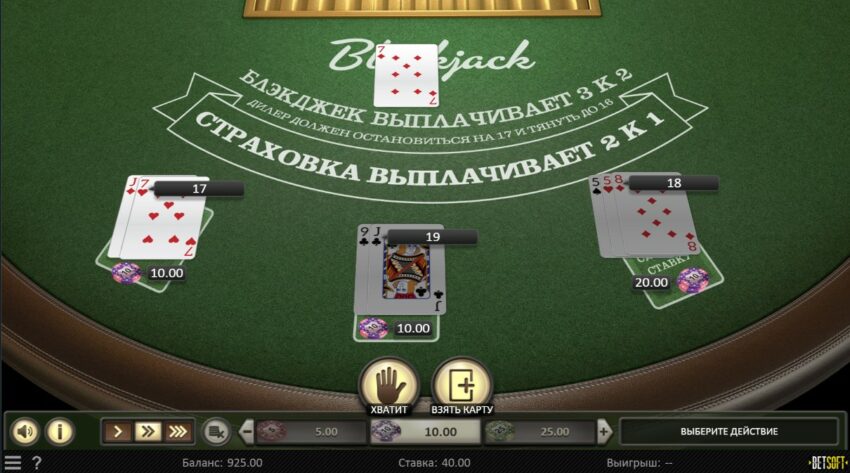Stand with the Хватит hand button
The height and width of the screenshot is (473, 850).
click(388, 383)
